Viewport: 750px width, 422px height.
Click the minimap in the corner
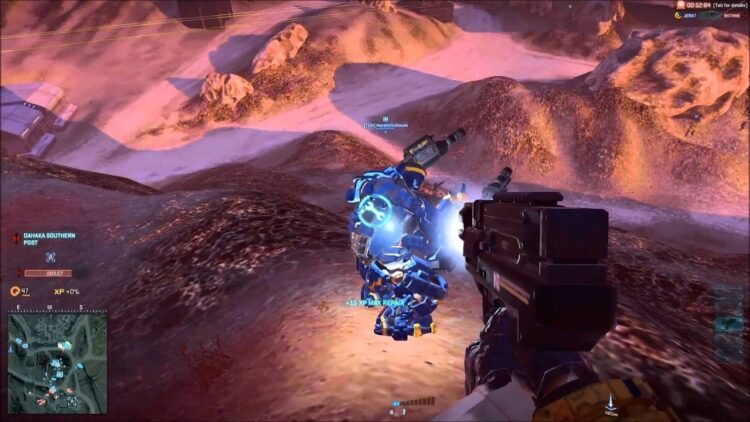58,360
